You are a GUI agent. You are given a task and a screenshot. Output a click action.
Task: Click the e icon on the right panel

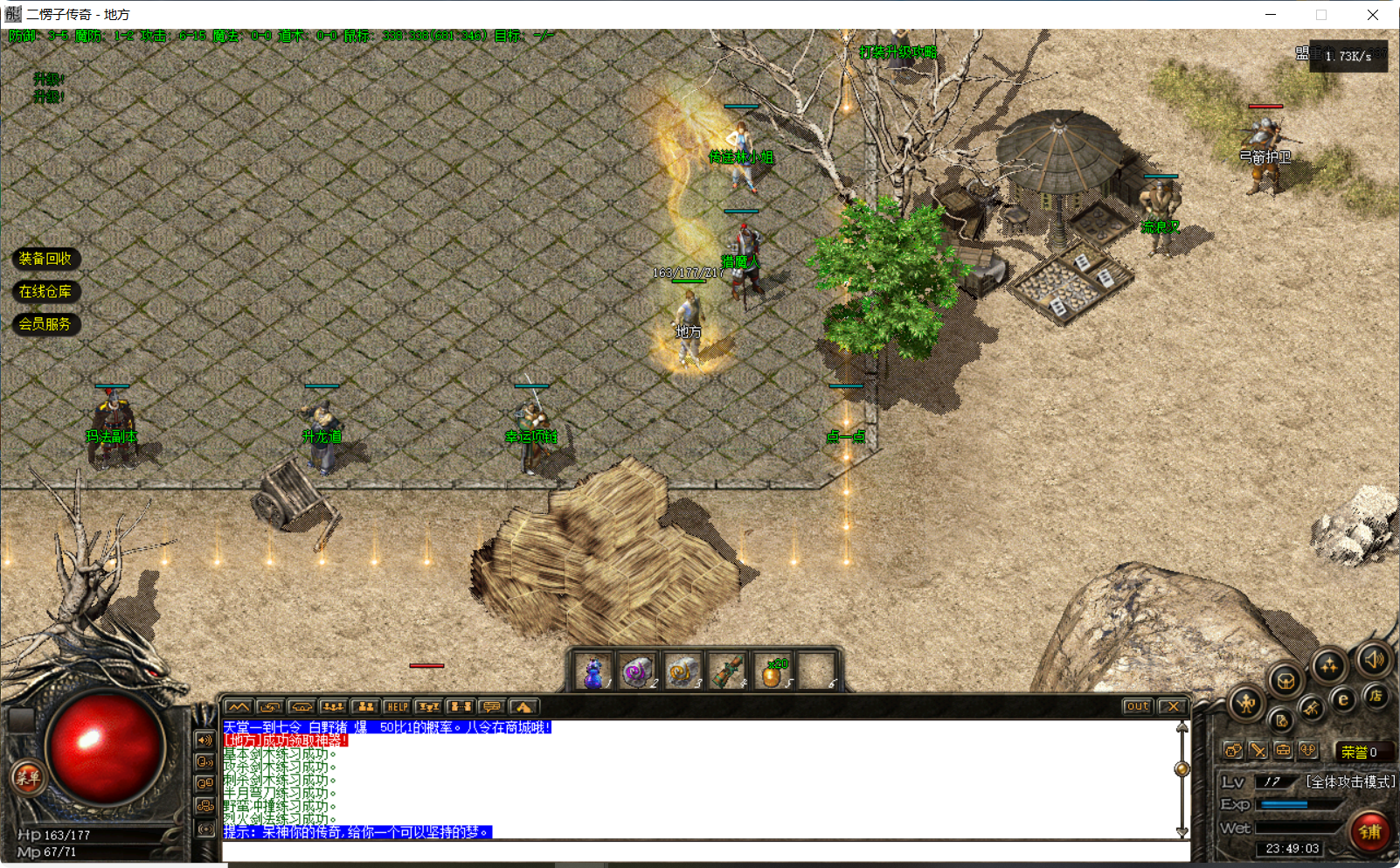pyautogui.click(x=1343, y=699)
